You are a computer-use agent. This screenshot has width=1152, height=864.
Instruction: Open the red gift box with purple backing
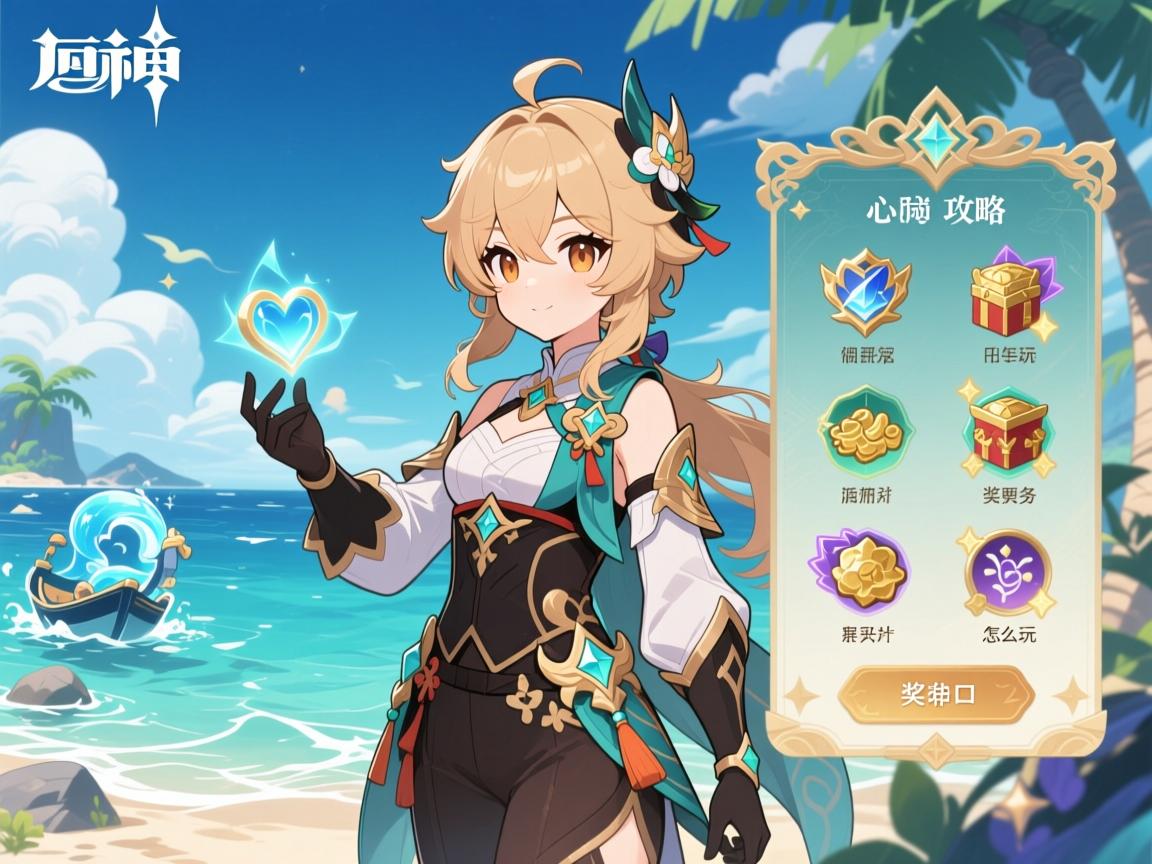(x=1010, y=296)
